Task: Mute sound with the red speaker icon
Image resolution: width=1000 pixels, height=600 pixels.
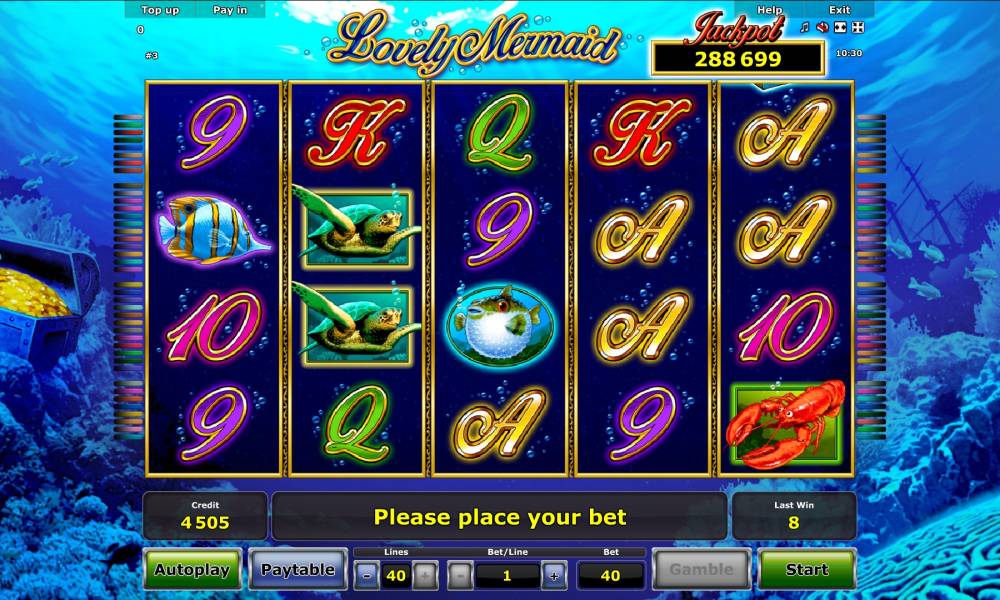Action: coord(822,28)
